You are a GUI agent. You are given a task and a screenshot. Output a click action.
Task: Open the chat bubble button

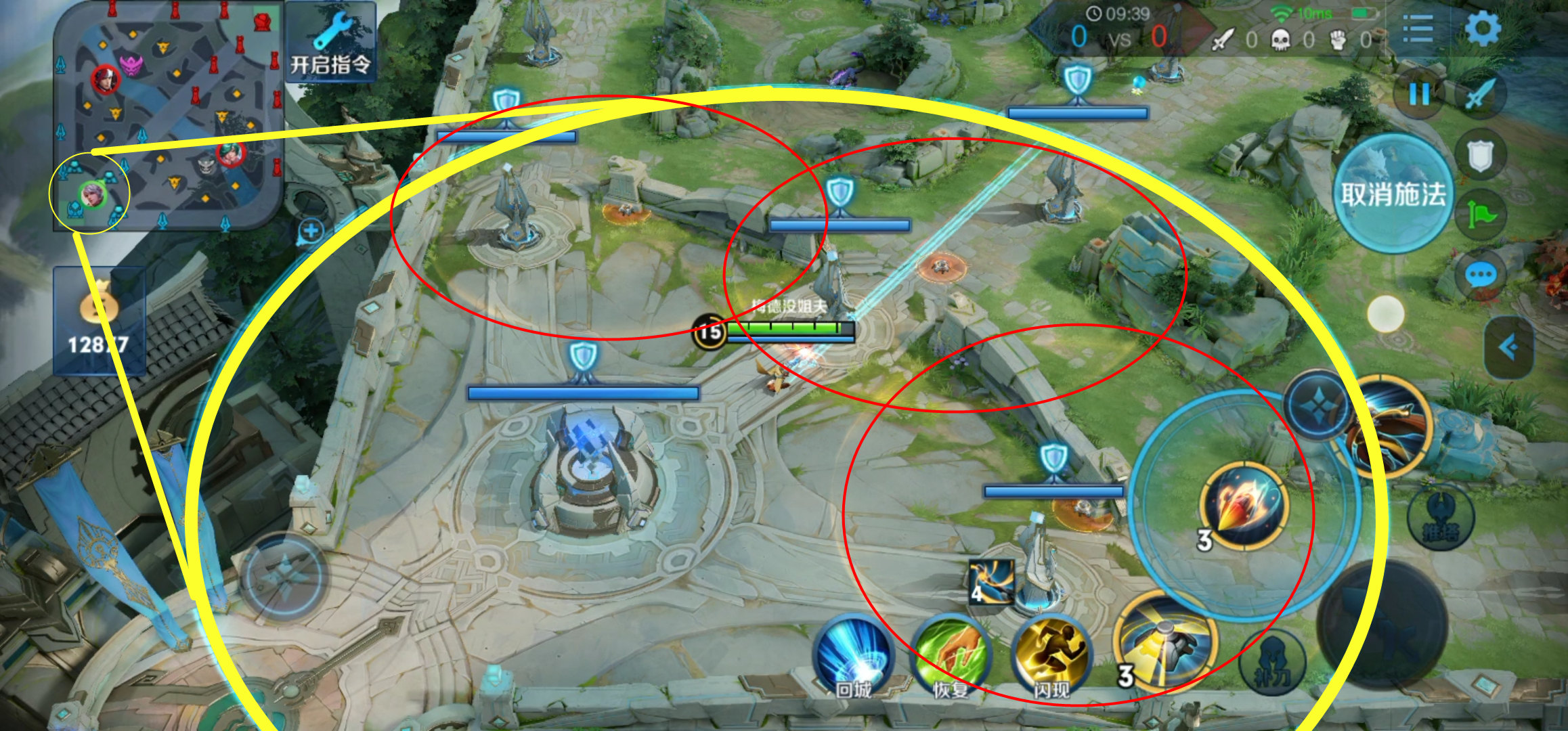[1481, 275]
